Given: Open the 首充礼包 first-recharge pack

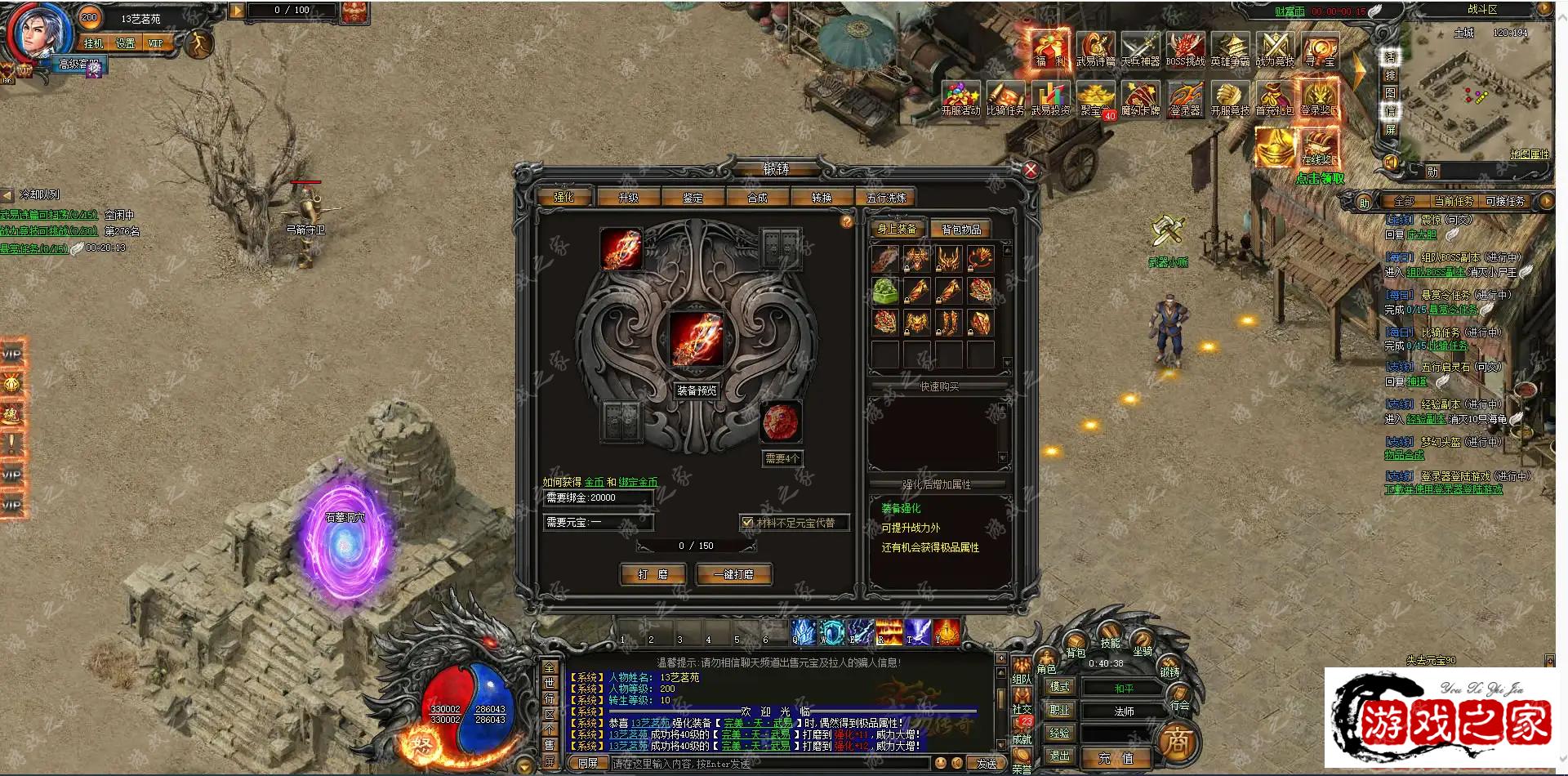Looking at the screenshot, I should click(1274, 98).
